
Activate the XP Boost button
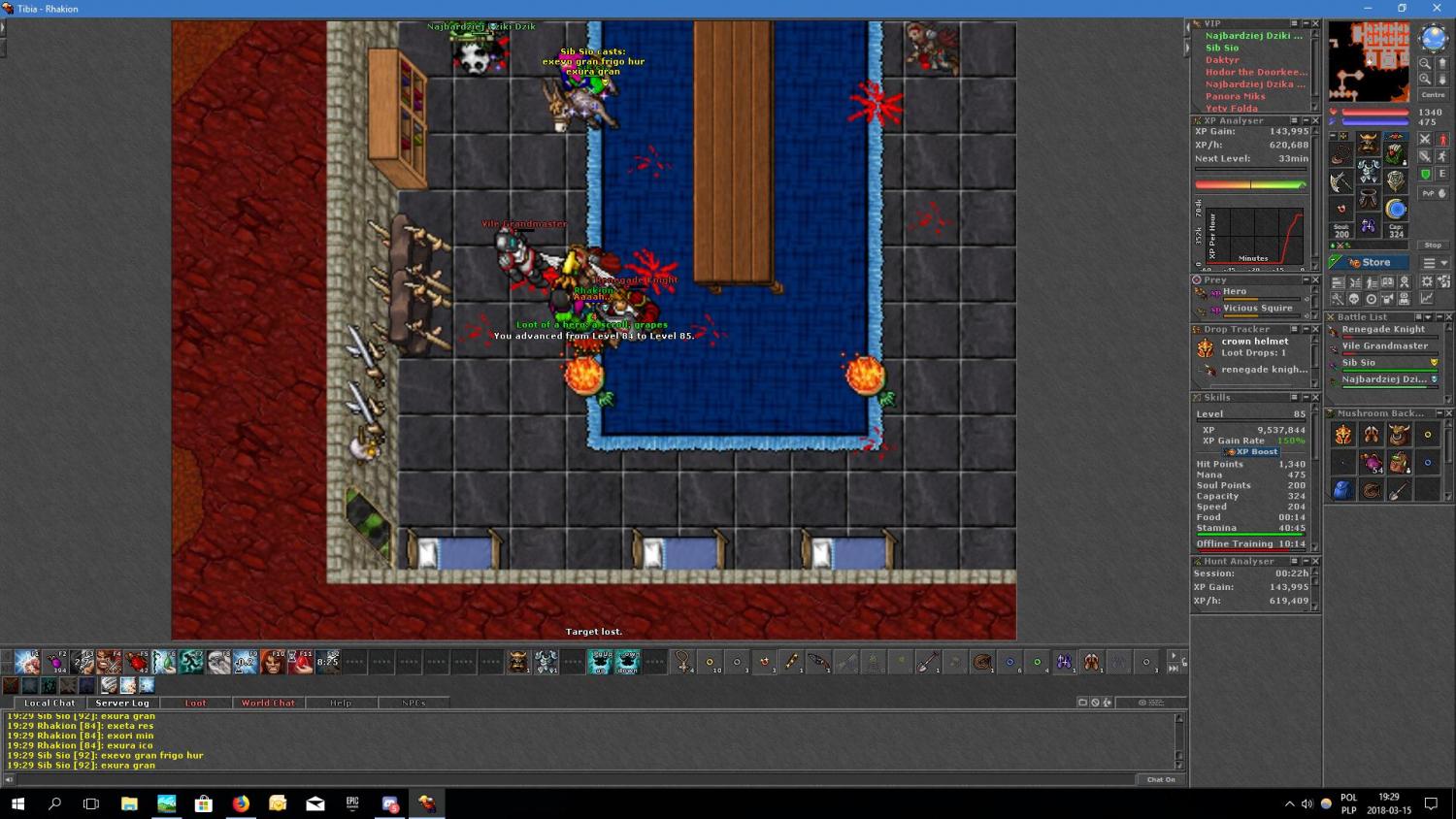[1252, 452]
